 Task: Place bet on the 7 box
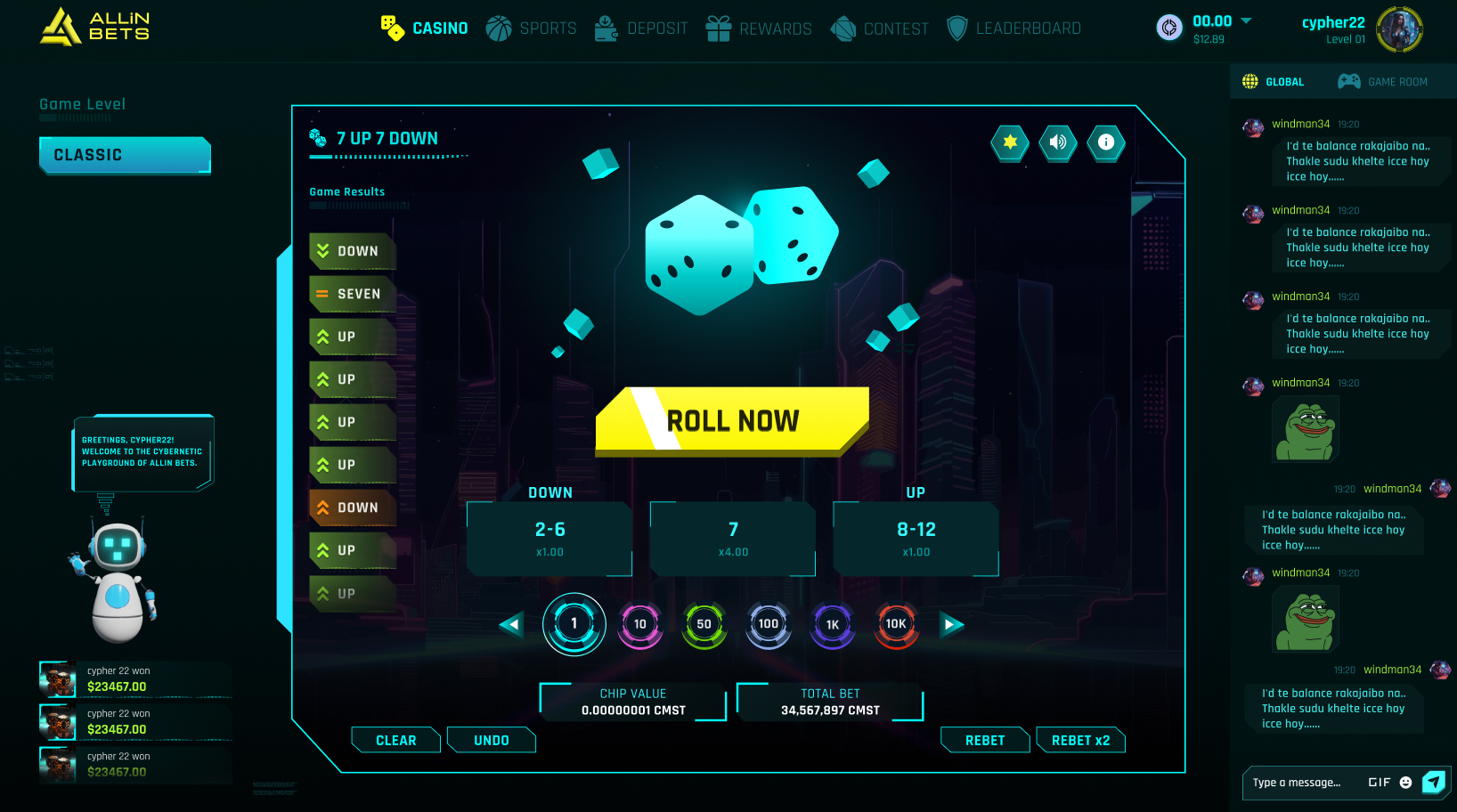(733, 539)
